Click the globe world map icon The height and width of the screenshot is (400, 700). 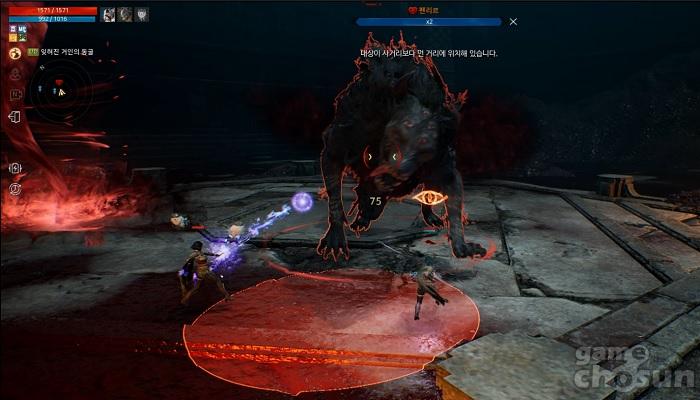click(x=16, y=53)
